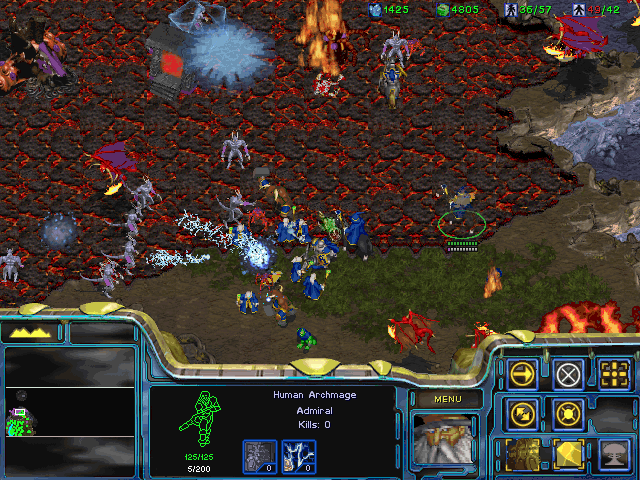The width and height of the screenshot is (640, 480).
Task: Toggle the yellow minimap terrain button
Action: click(33, 332)
